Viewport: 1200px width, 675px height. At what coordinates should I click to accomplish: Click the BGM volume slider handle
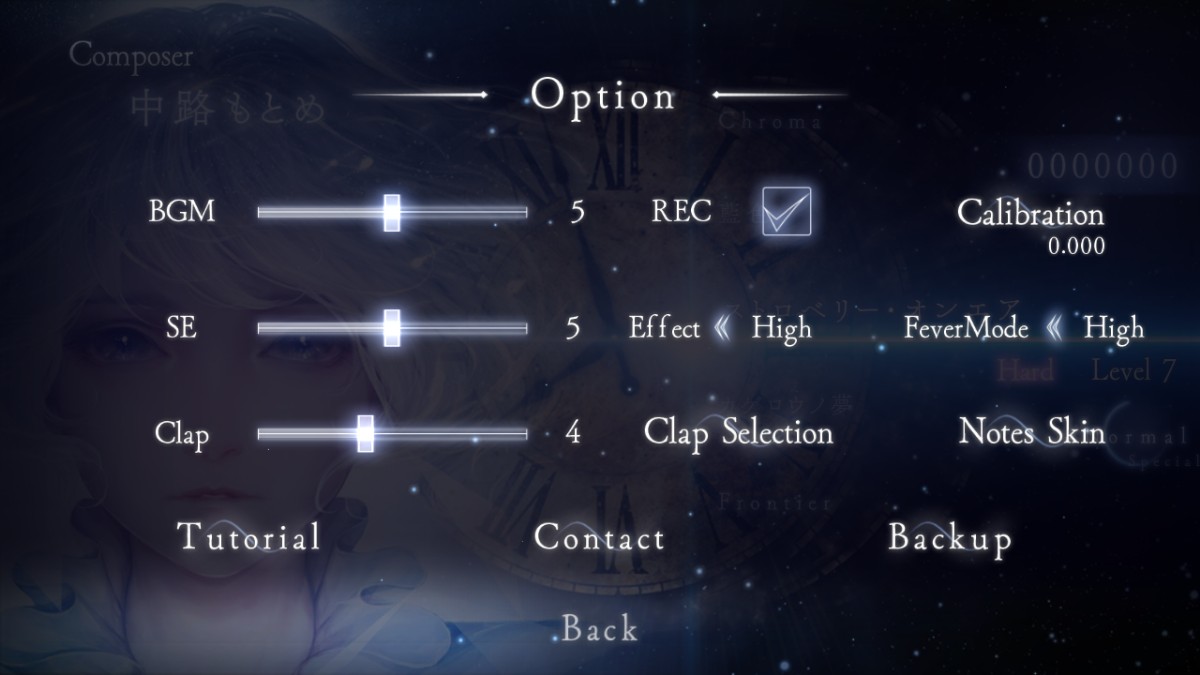point(392,212)
